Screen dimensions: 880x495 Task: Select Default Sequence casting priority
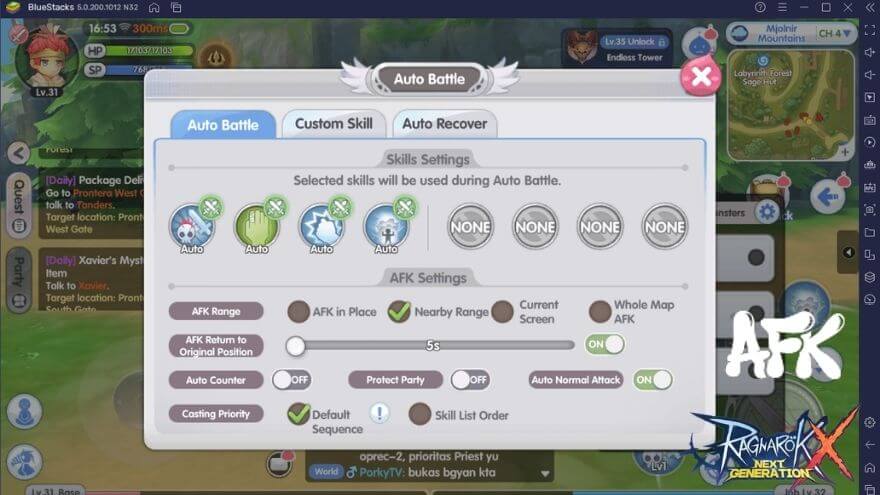click(x=298, y=414)
